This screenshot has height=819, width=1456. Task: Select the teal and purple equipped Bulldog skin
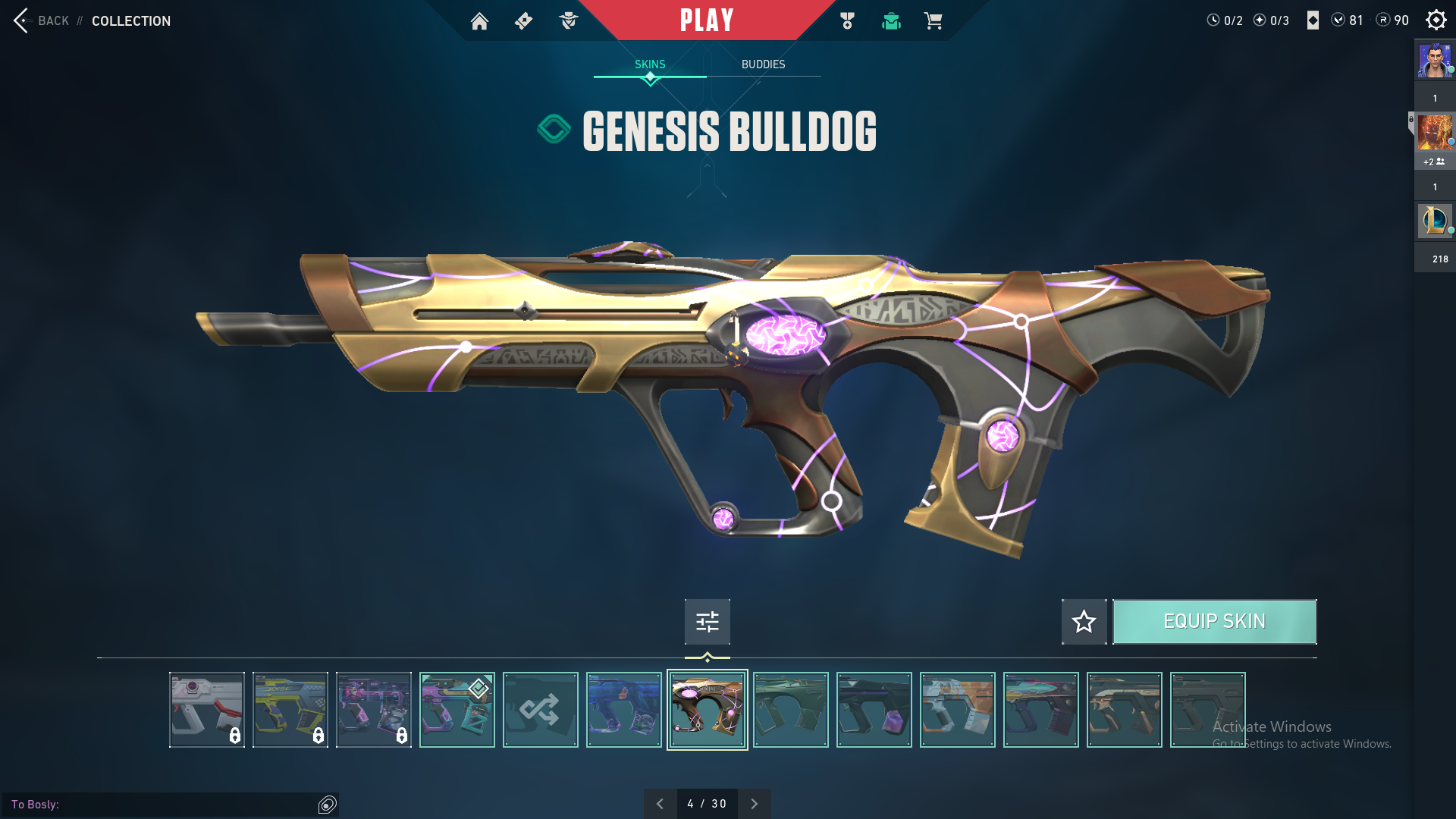click(457, 710)
